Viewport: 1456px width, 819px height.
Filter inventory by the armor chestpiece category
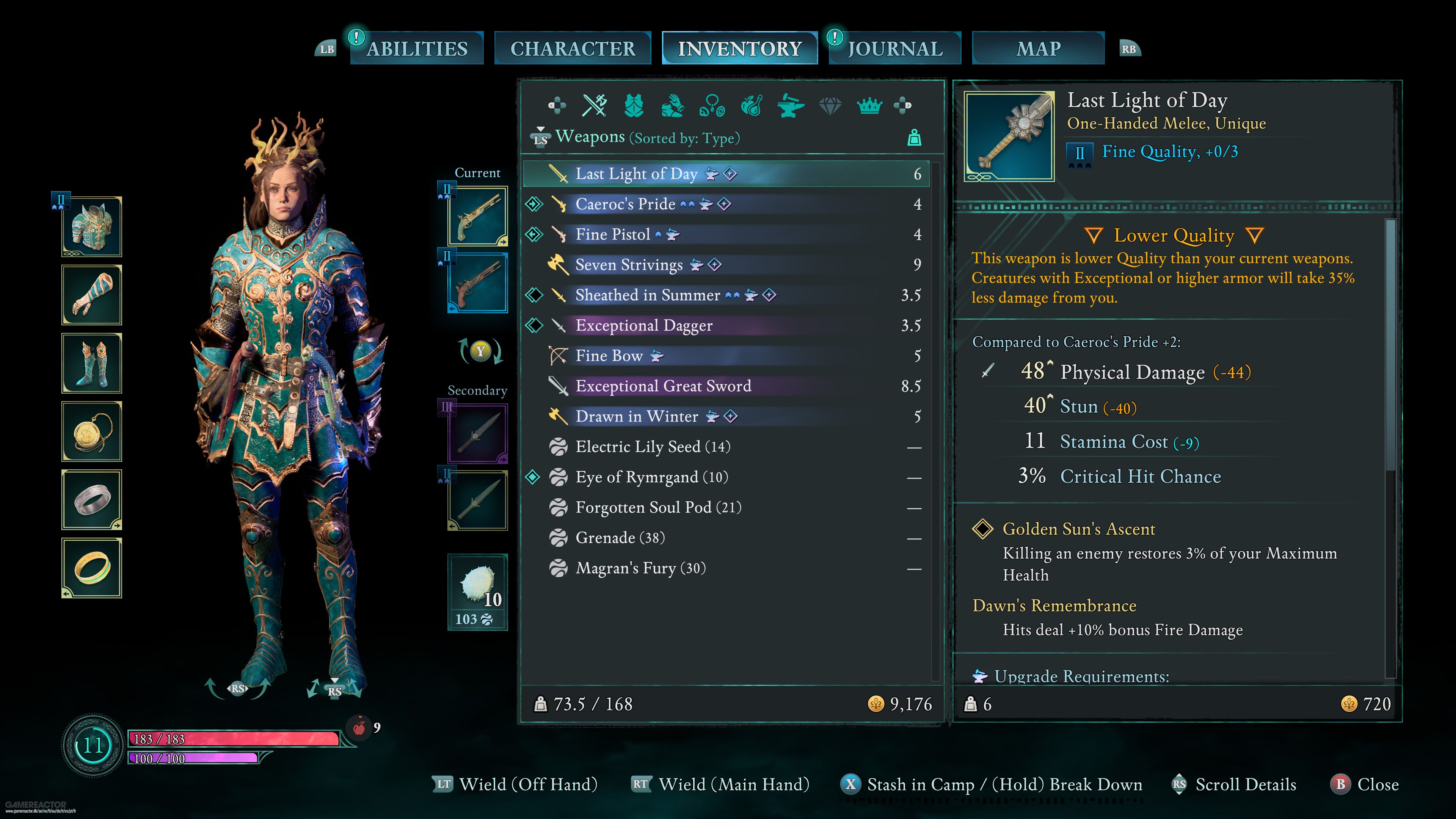coord(634,106)
